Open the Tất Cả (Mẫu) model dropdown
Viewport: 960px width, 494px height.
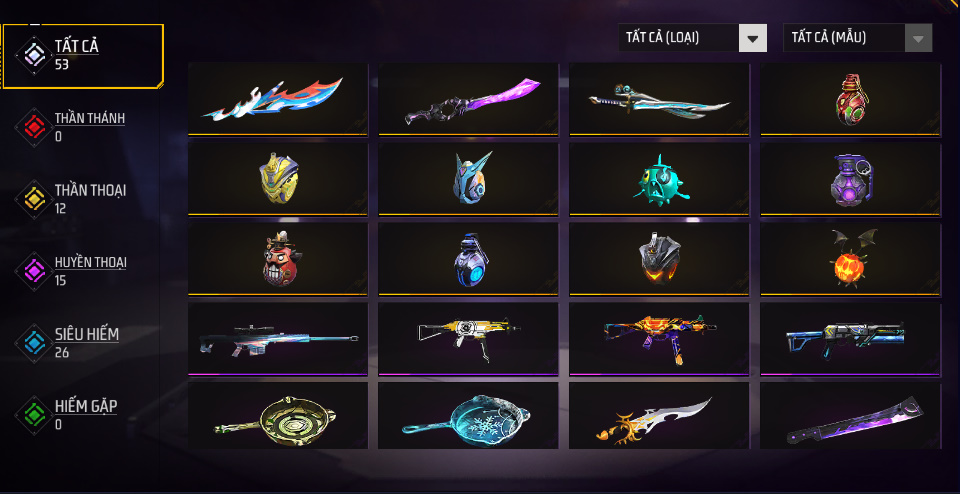point(857,38)
